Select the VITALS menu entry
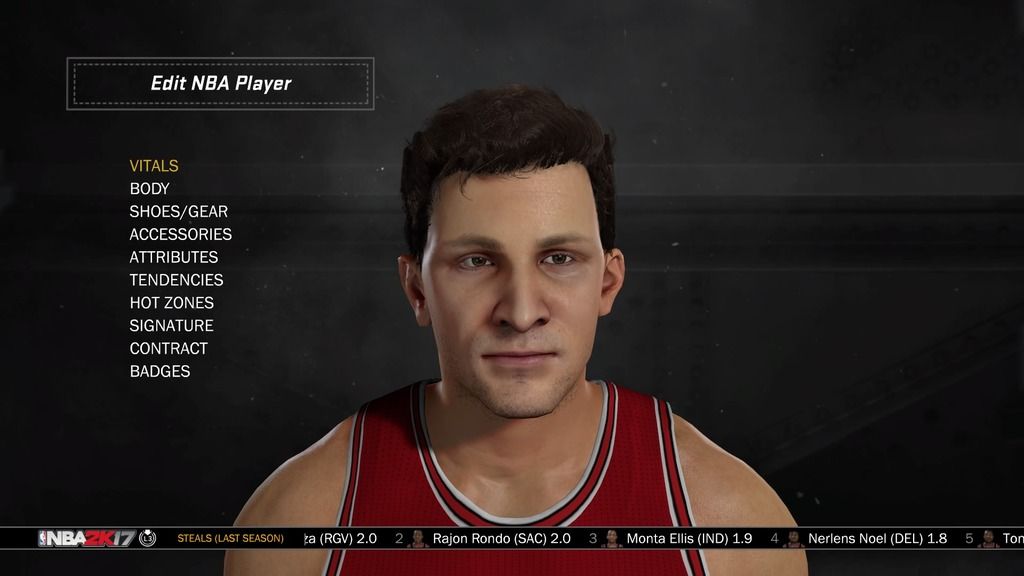1024x576 pixels. pos(154,166)
